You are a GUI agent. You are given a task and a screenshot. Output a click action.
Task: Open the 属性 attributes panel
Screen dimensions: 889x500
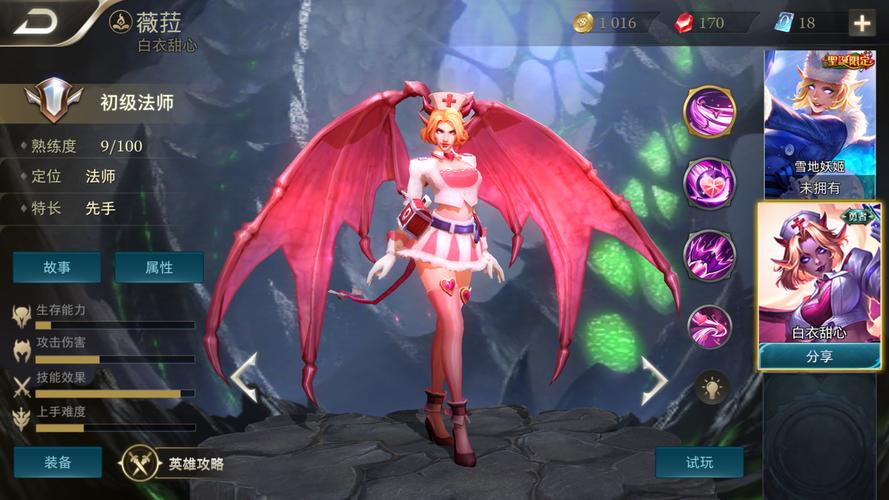tap(159, 267)
